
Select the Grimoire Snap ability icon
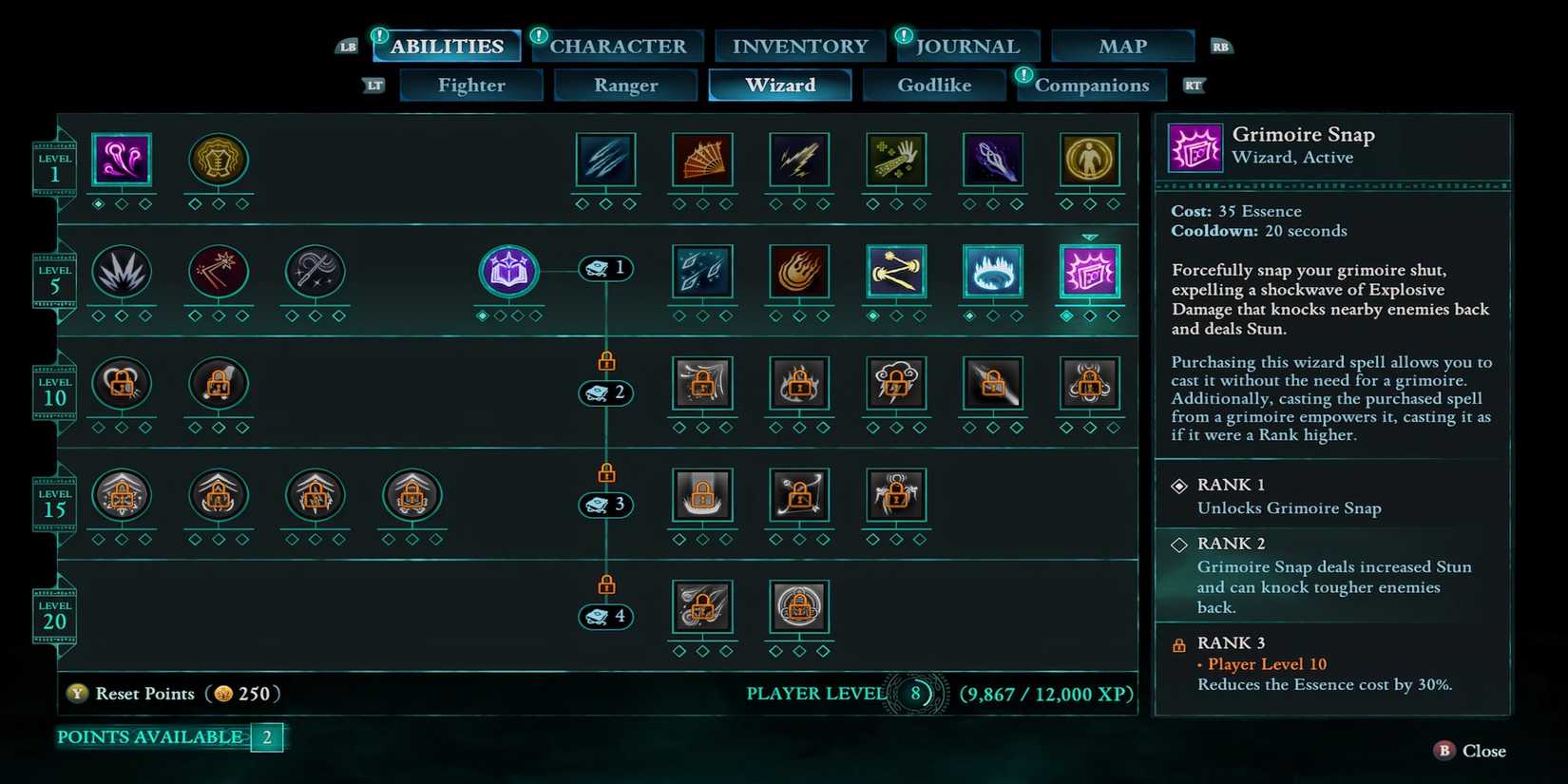pyautogui.click(x=1091, y=273)
